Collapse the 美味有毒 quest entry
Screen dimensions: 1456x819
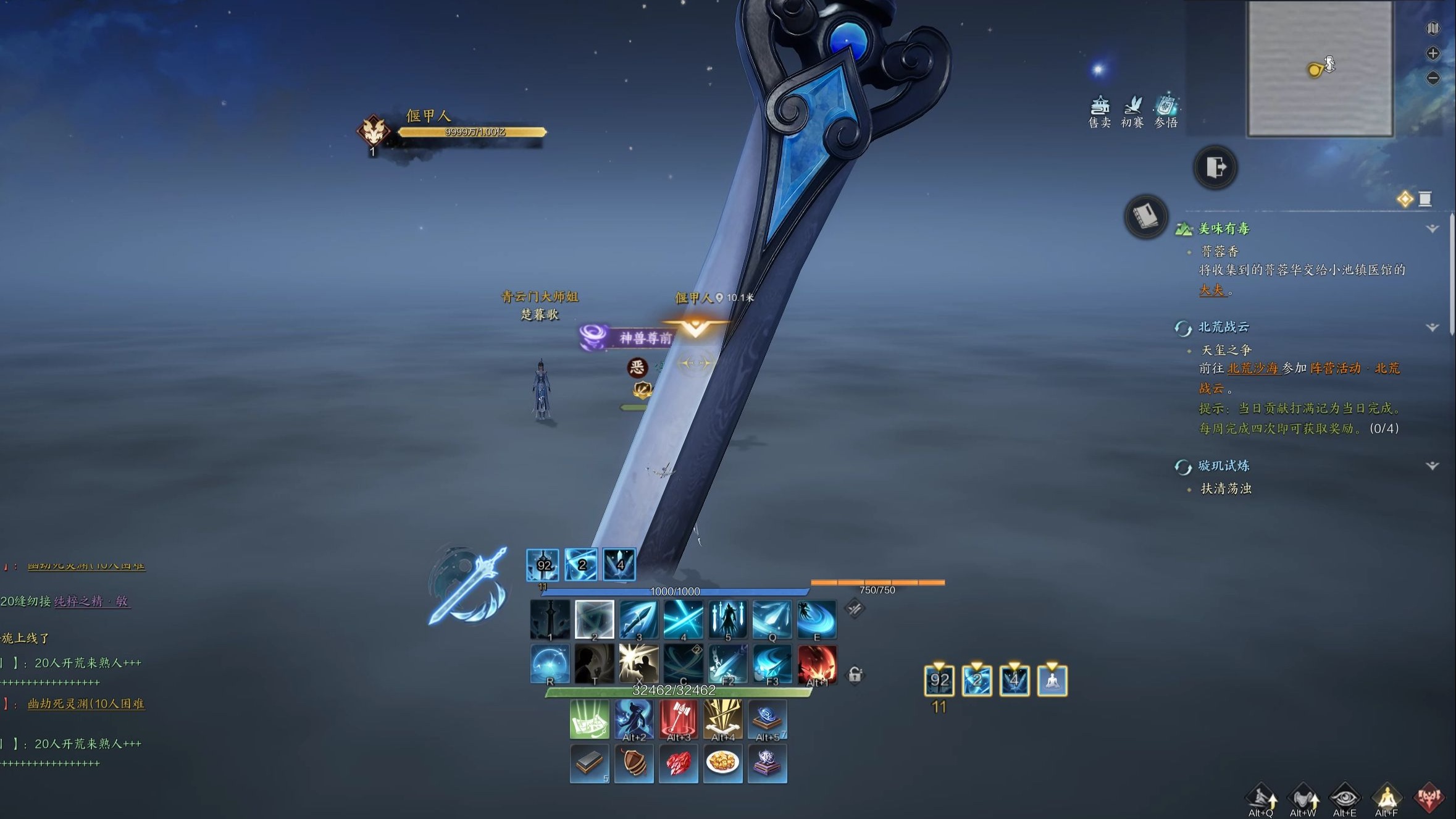[x=1433, y=229]
